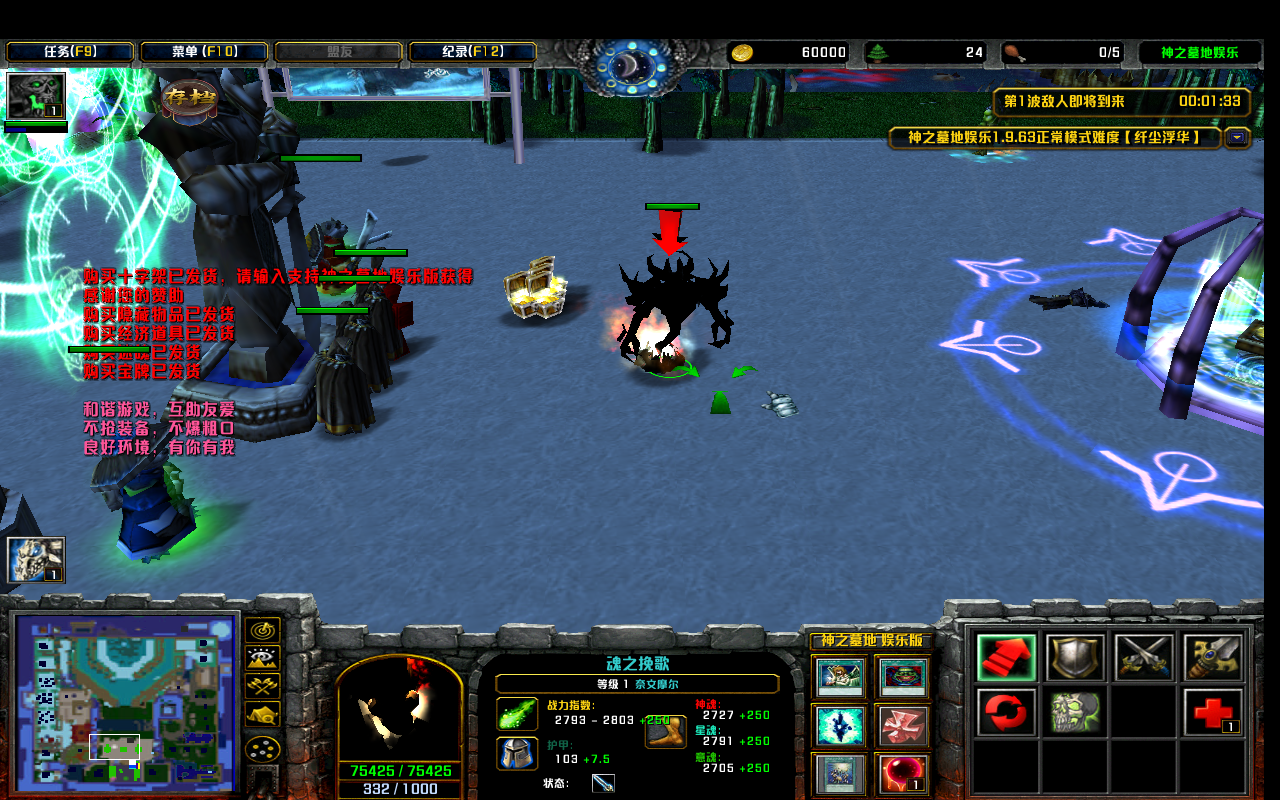Screen dimensions: 1280x800
Task: Expand the game mode difficulty dropdown arrow
Action: click(x=1237, y=139)
